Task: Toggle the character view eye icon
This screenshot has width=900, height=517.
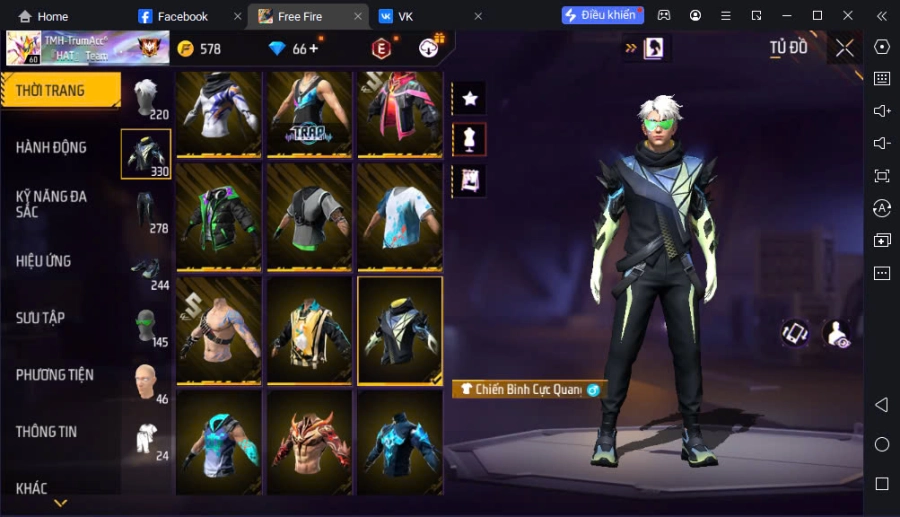Action: pos(836,334)
